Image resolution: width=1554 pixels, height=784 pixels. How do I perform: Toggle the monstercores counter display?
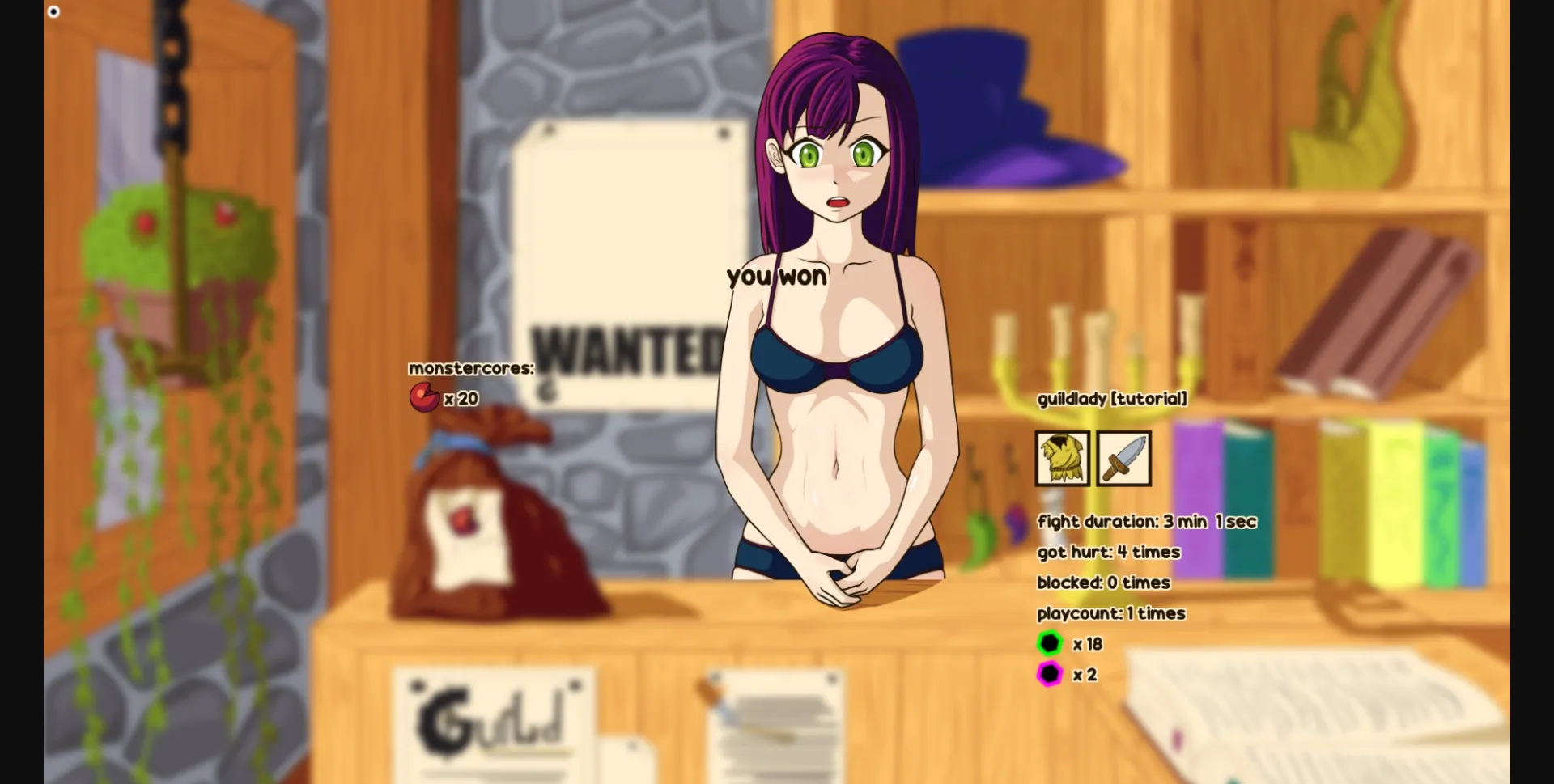(470, 368)
